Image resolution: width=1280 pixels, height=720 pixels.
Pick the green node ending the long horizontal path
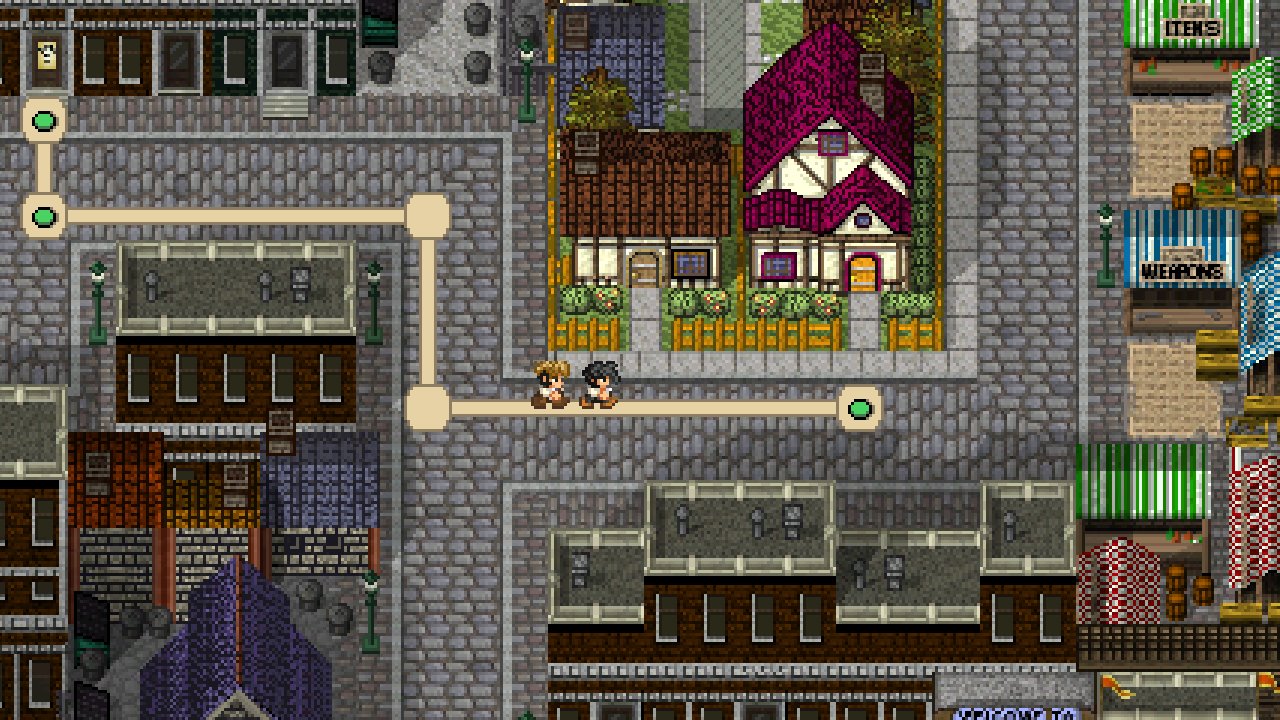(44, 216)
